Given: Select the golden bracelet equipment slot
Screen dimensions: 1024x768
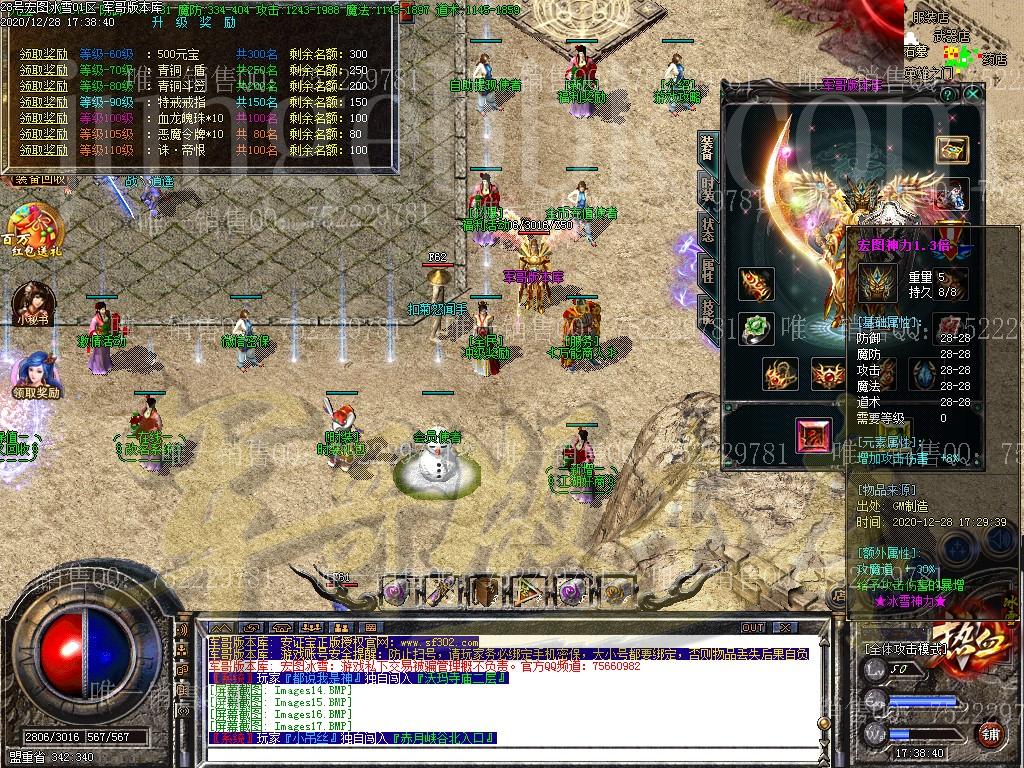Looking at the screenshot, I should (x=756, y=284).
